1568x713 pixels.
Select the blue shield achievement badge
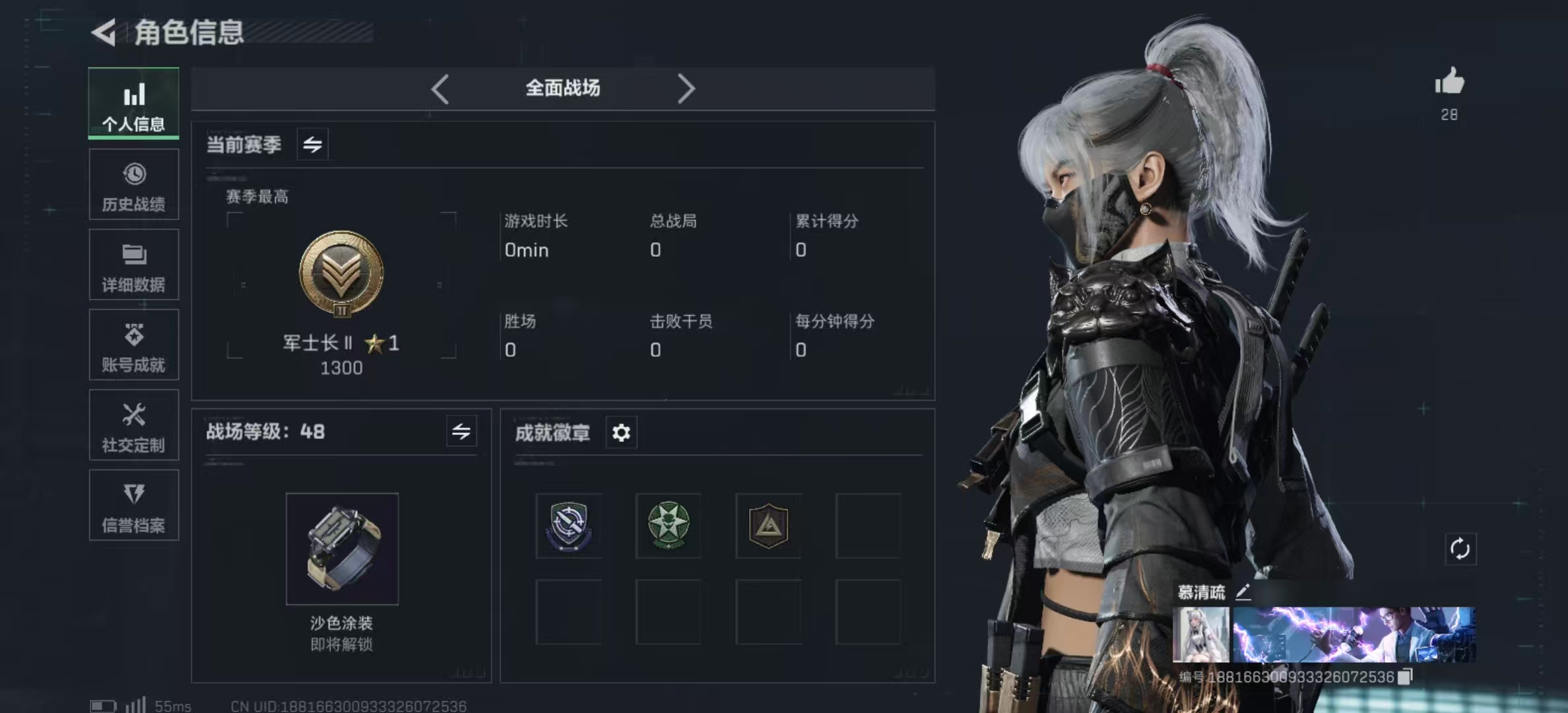(x=568, y=526)
